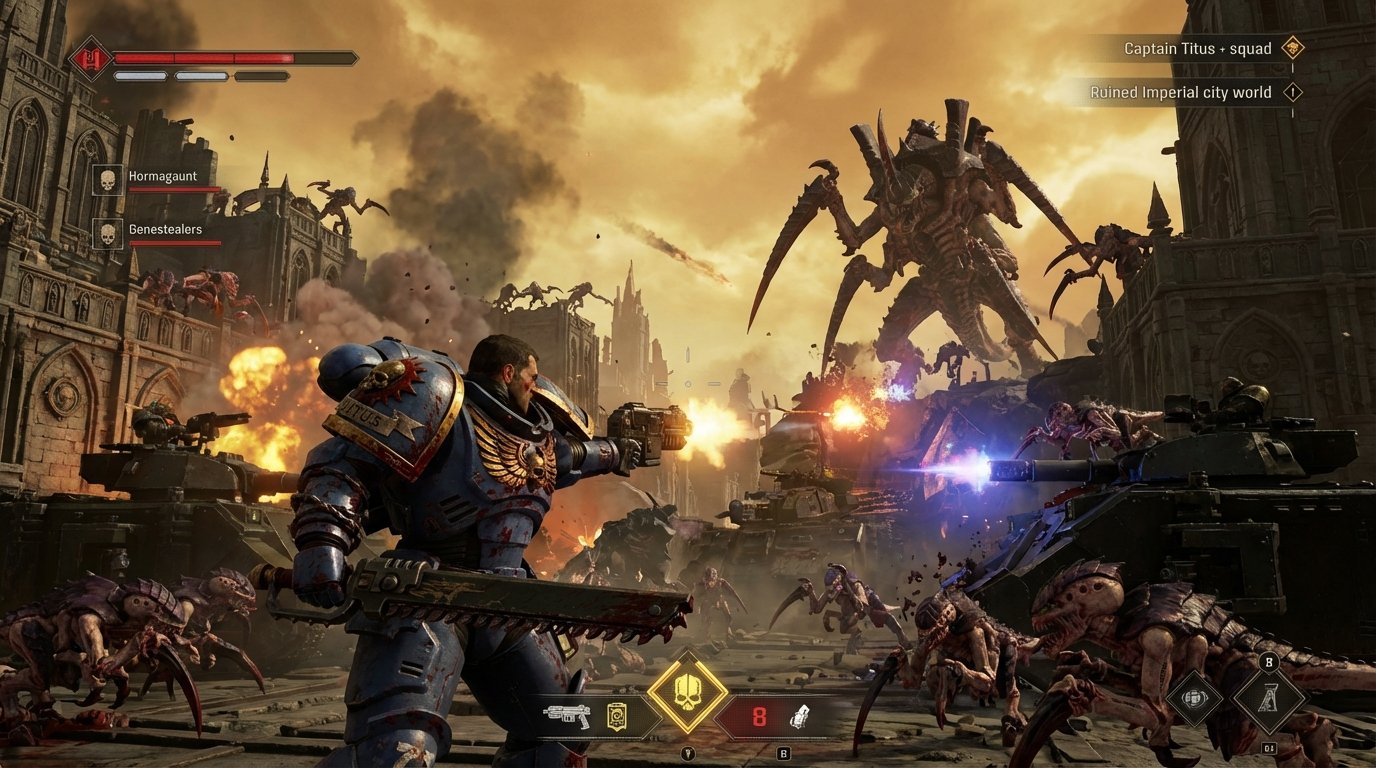Click the ammo magazine icon
This screenshot has width=1376, height=768.
click(x=618, y=718)
